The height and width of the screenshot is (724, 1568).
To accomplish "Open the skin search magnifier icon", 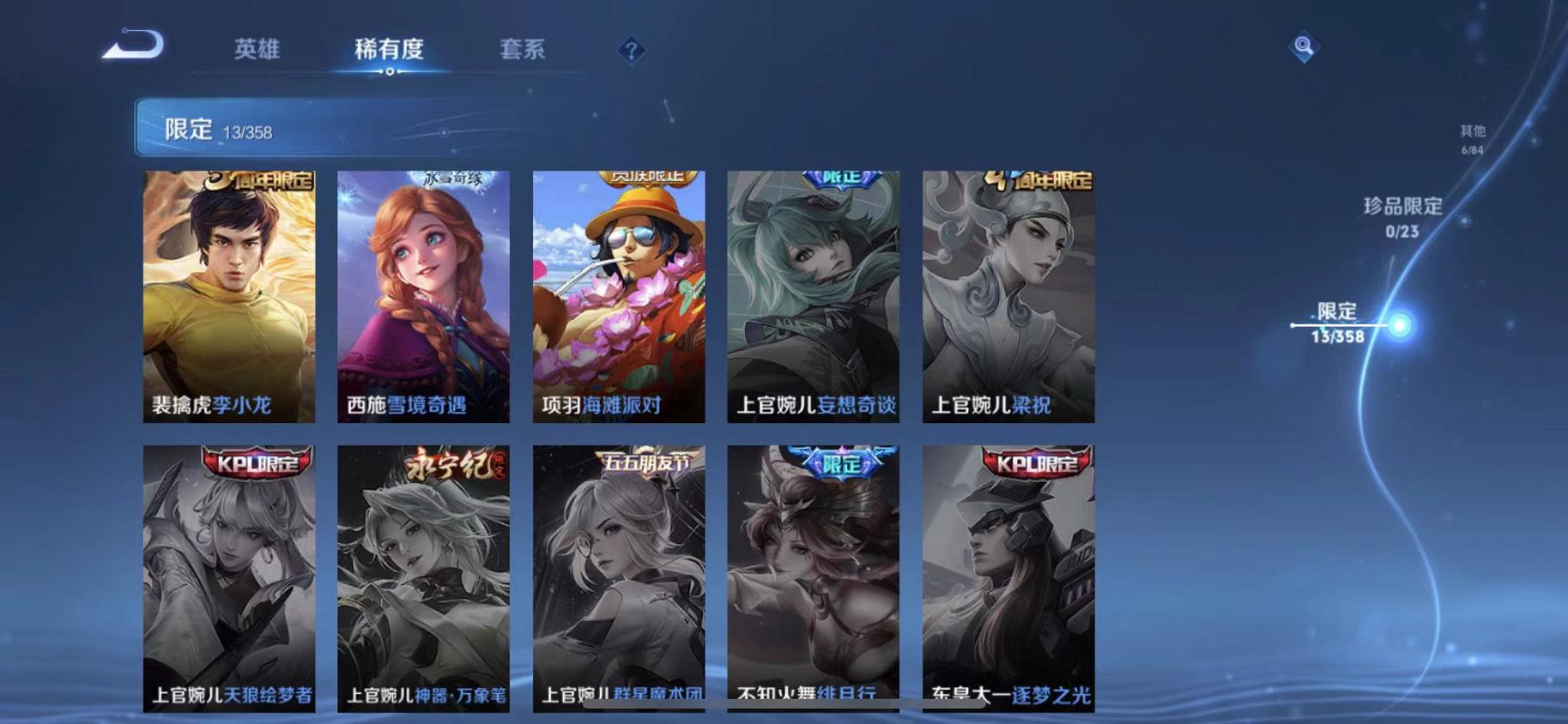I will pos(1302,47).
